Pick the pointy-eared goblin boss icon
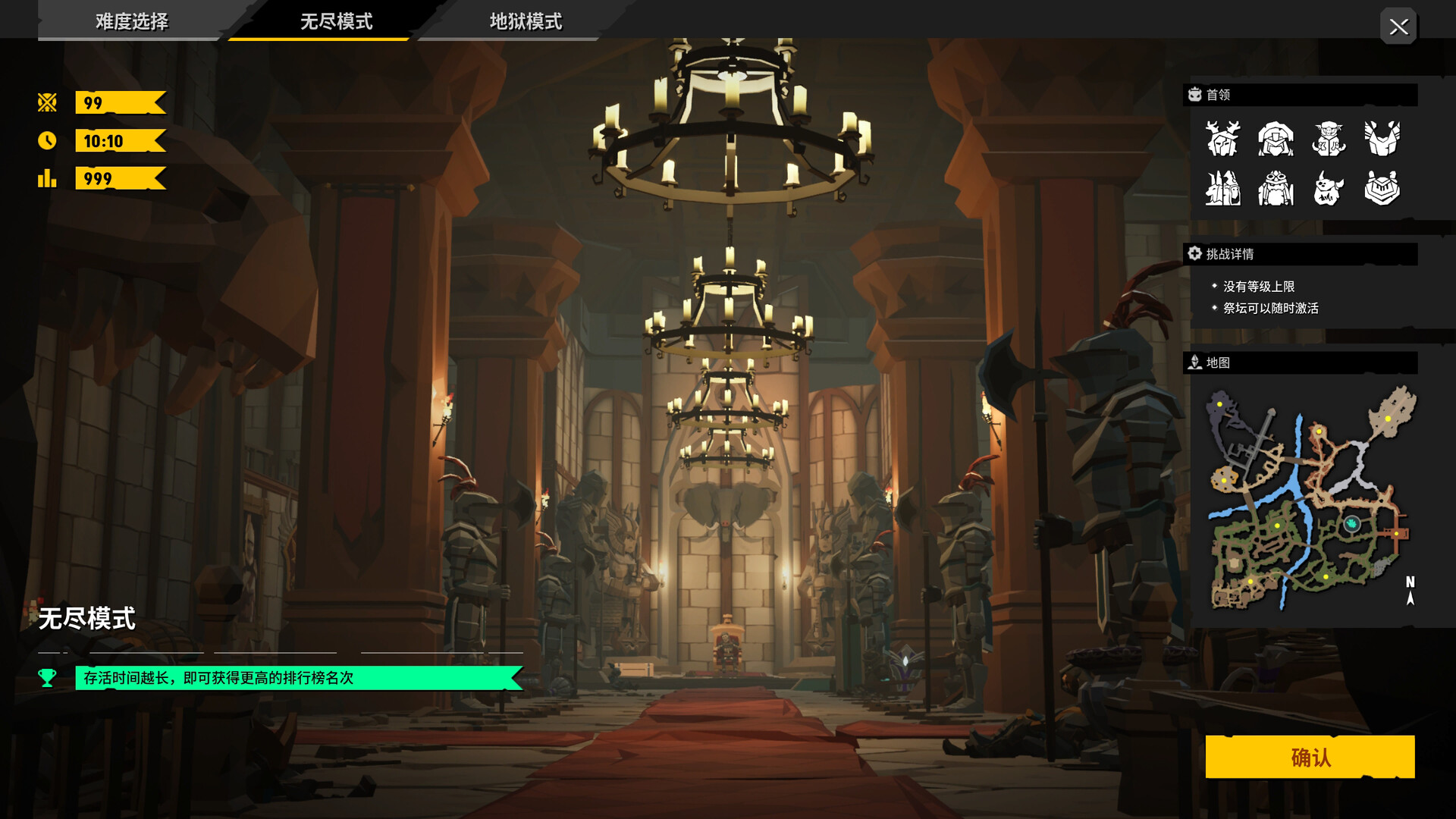 pos(1329,138)
